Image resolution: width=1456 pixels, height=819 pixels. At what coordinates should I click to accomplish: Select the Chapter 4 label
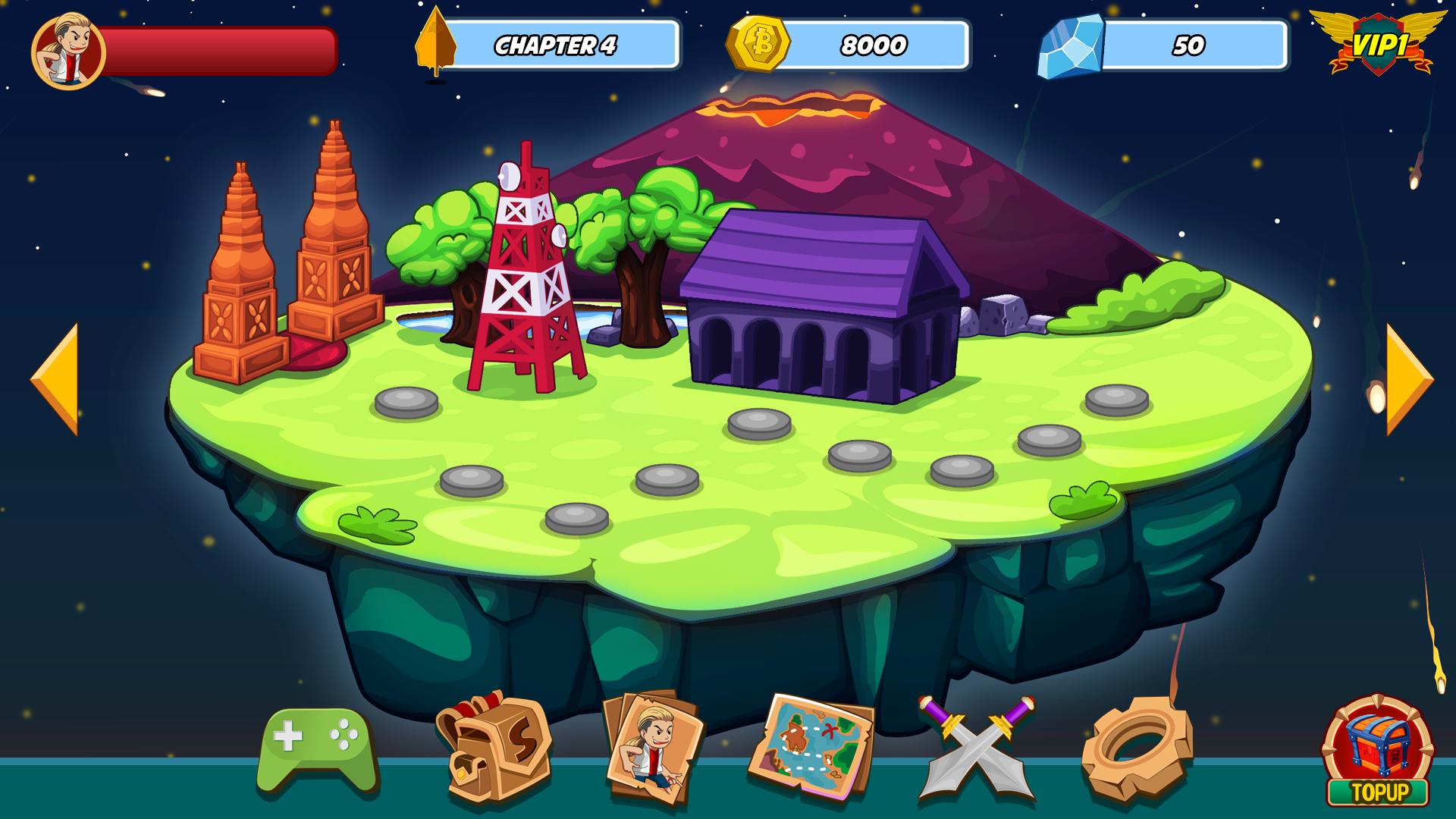tap(555, 45)
